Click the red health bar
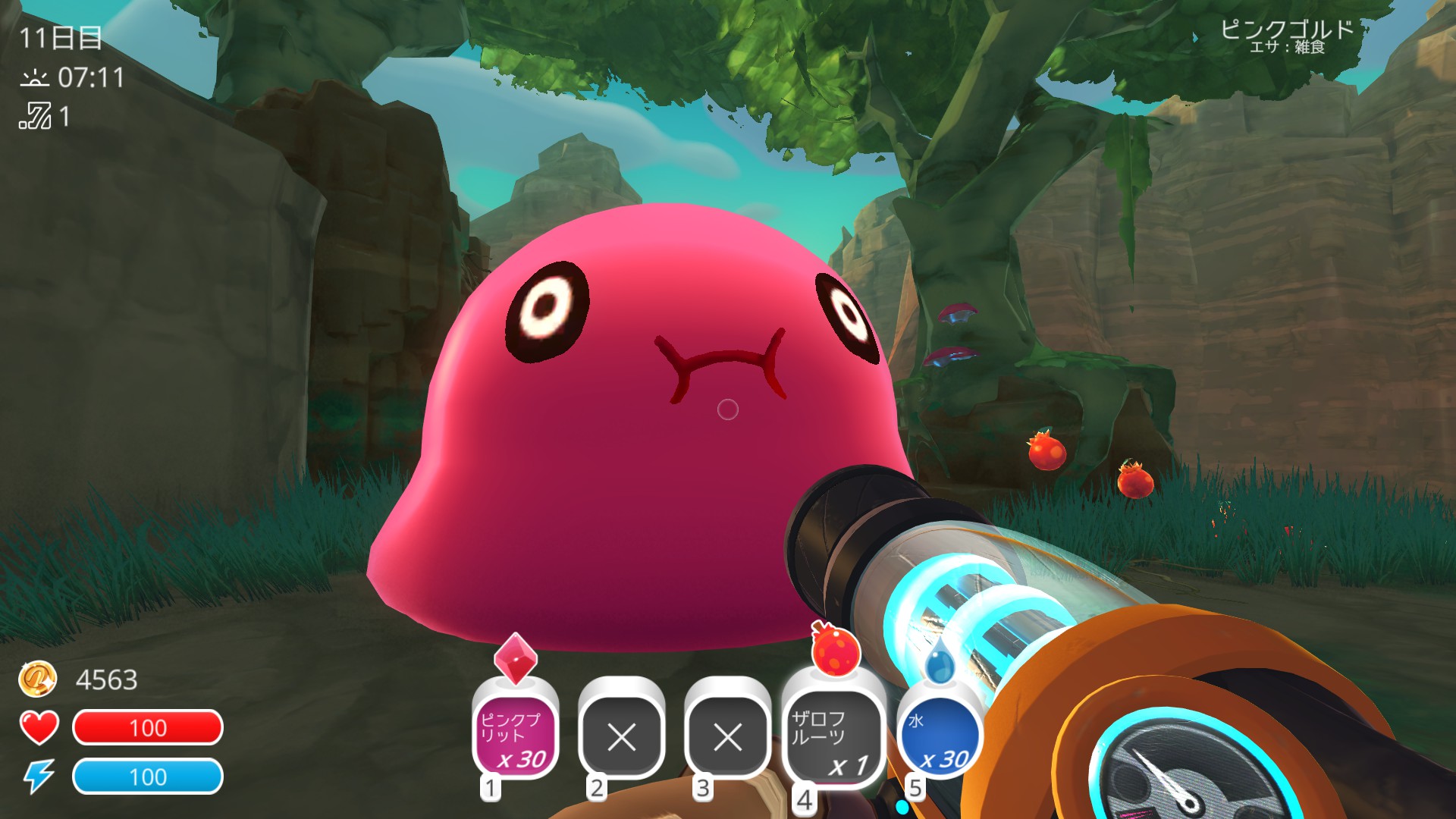The height and width of the screenshot is (819, 1456). pos(149,729)
